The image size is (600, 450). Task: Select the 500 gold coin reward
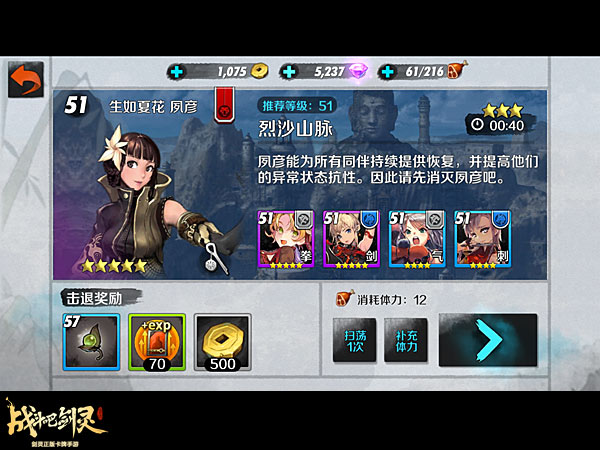pyautogui.click(x=223, y=344)
